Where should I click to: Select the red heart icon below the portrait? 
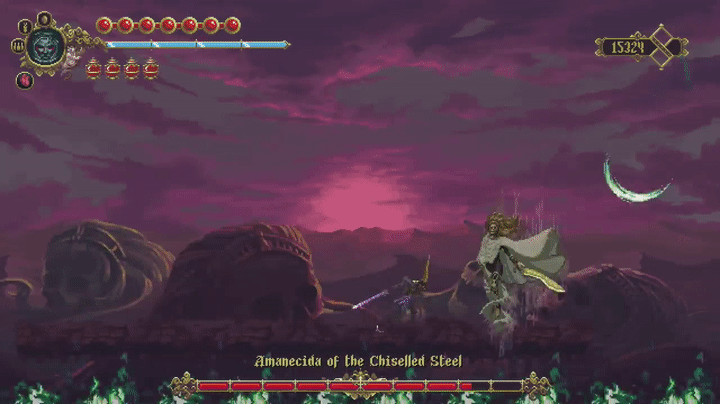[x=25, y=80]
